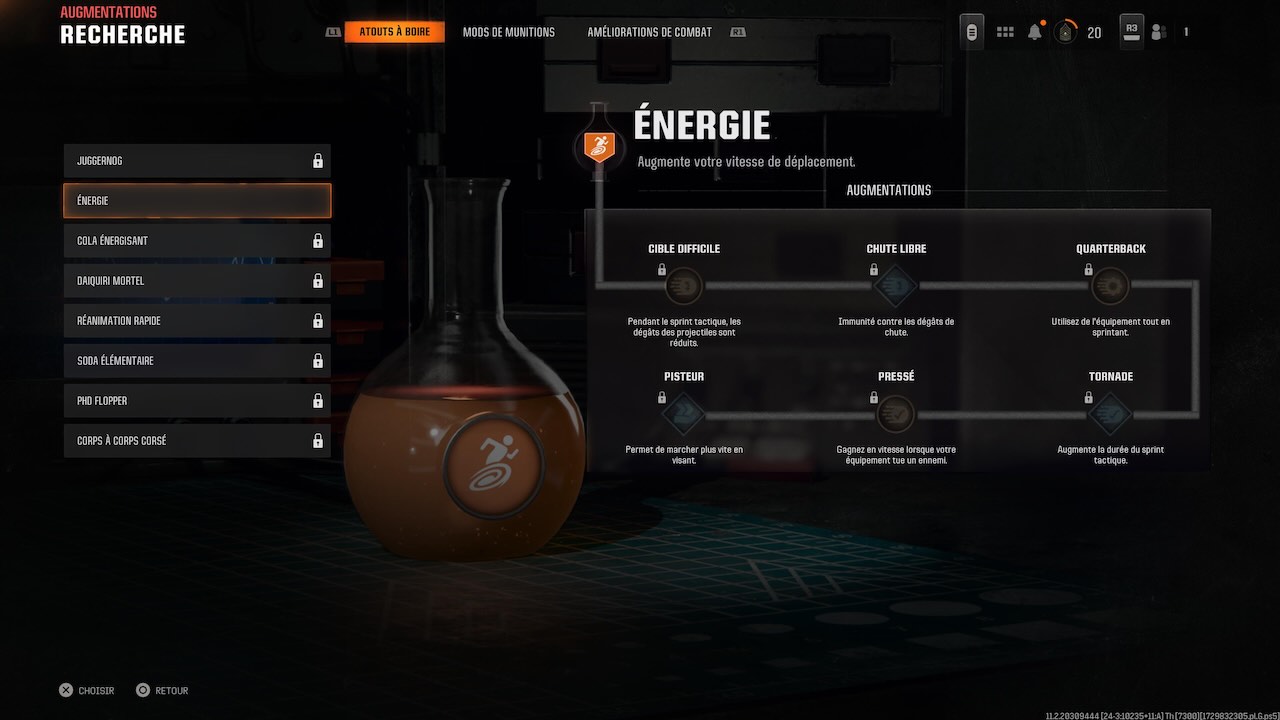Viewport: 1280px width, 720px height.
Task: Select the Pisteur augmentation icon
Action: (684, 414)
